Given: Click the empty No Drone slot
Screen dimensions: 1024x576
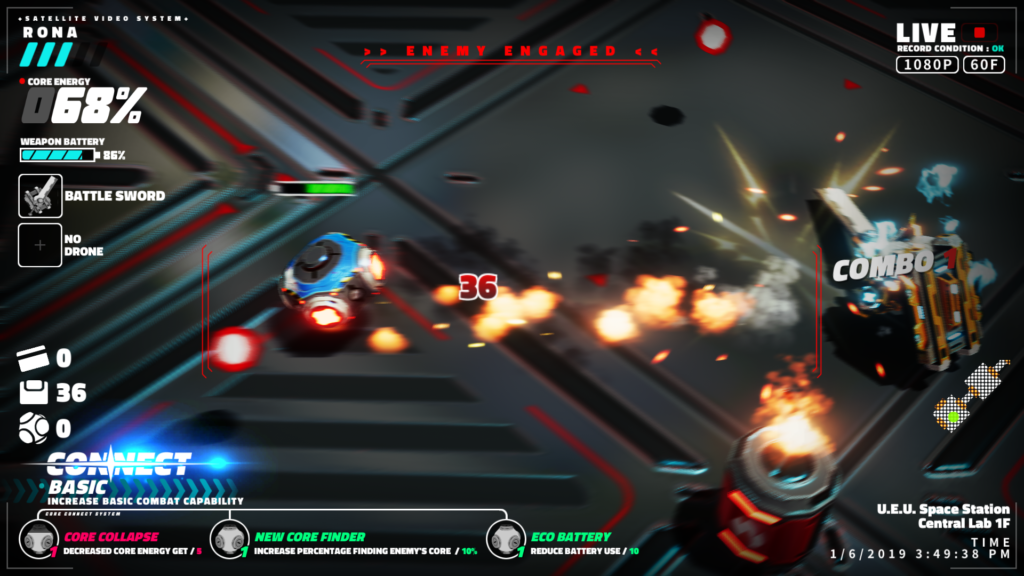Looking at the screenshot, I should (40, 245).
